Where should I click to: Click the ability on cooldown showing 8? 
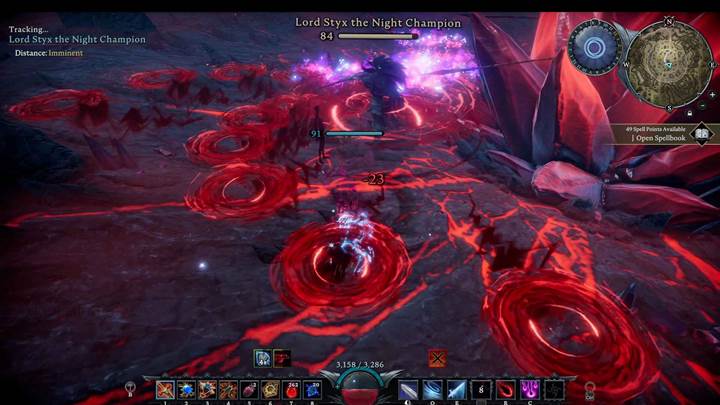481,390
